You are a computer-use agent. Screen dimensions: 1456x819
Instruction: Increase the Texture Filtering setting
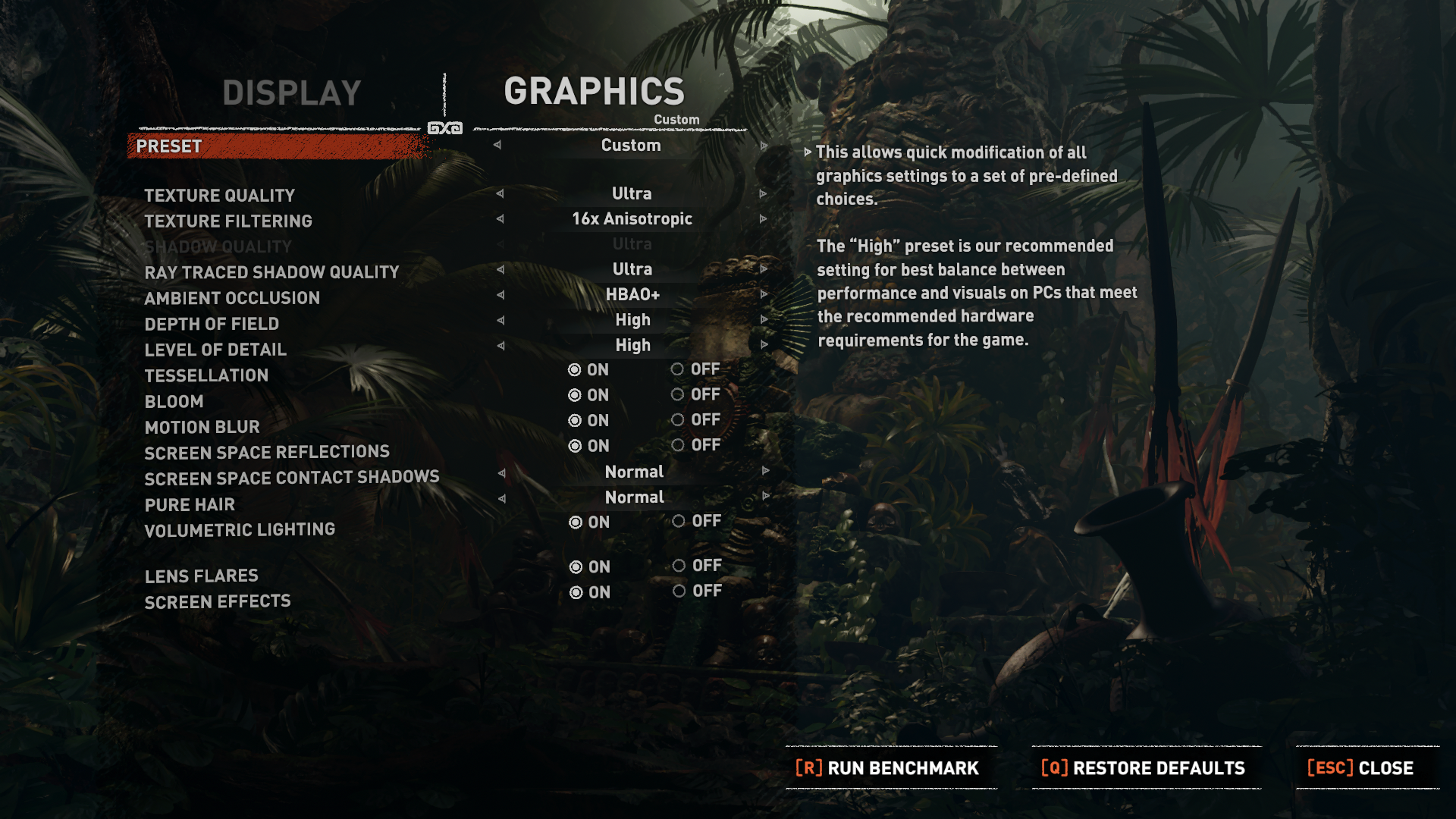click(764, 219)
